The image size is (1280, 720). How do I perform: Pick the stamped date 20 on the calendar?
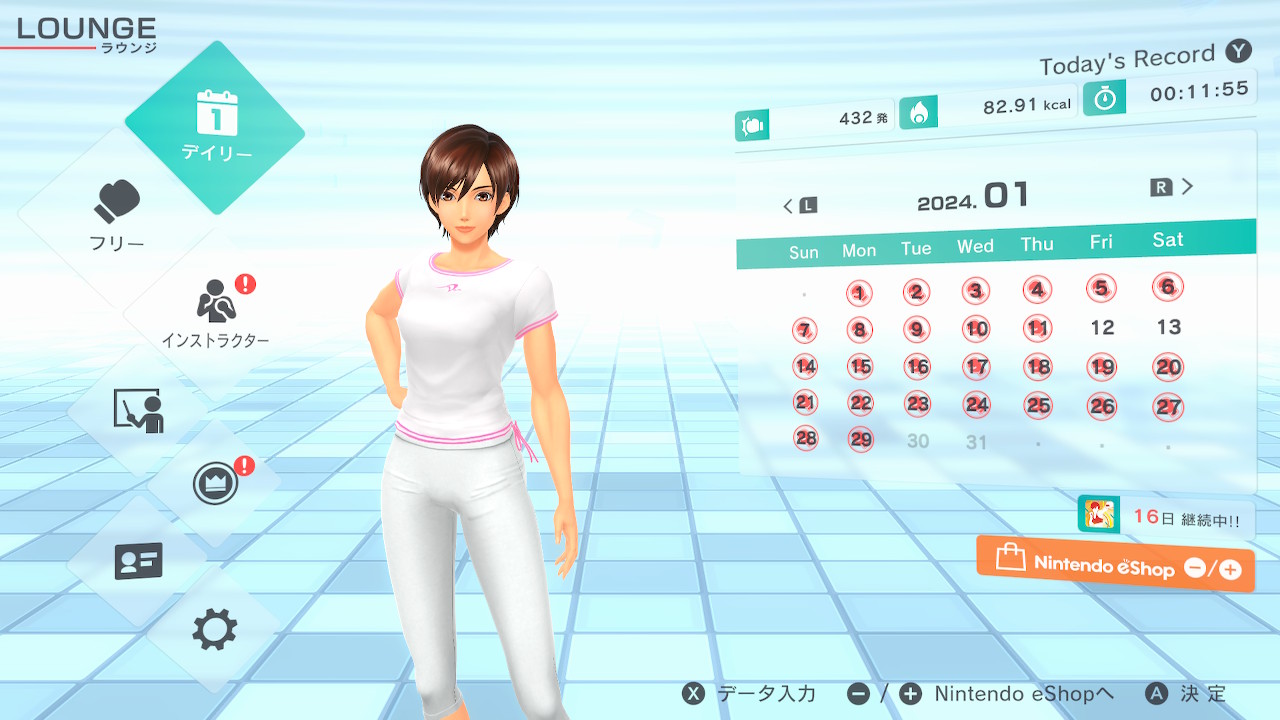point(1168,367)
